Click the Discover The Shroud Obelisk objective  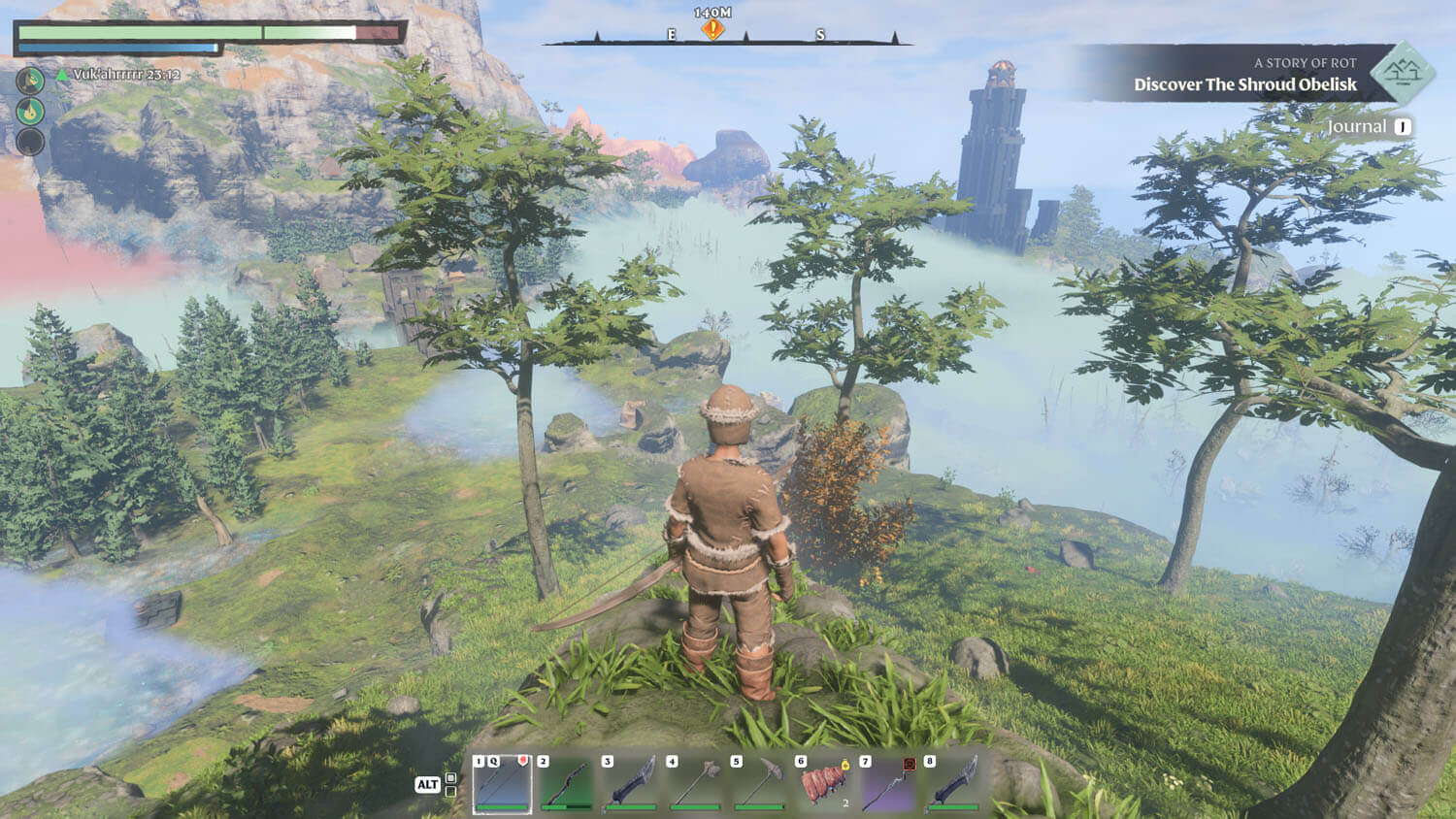1244,85
